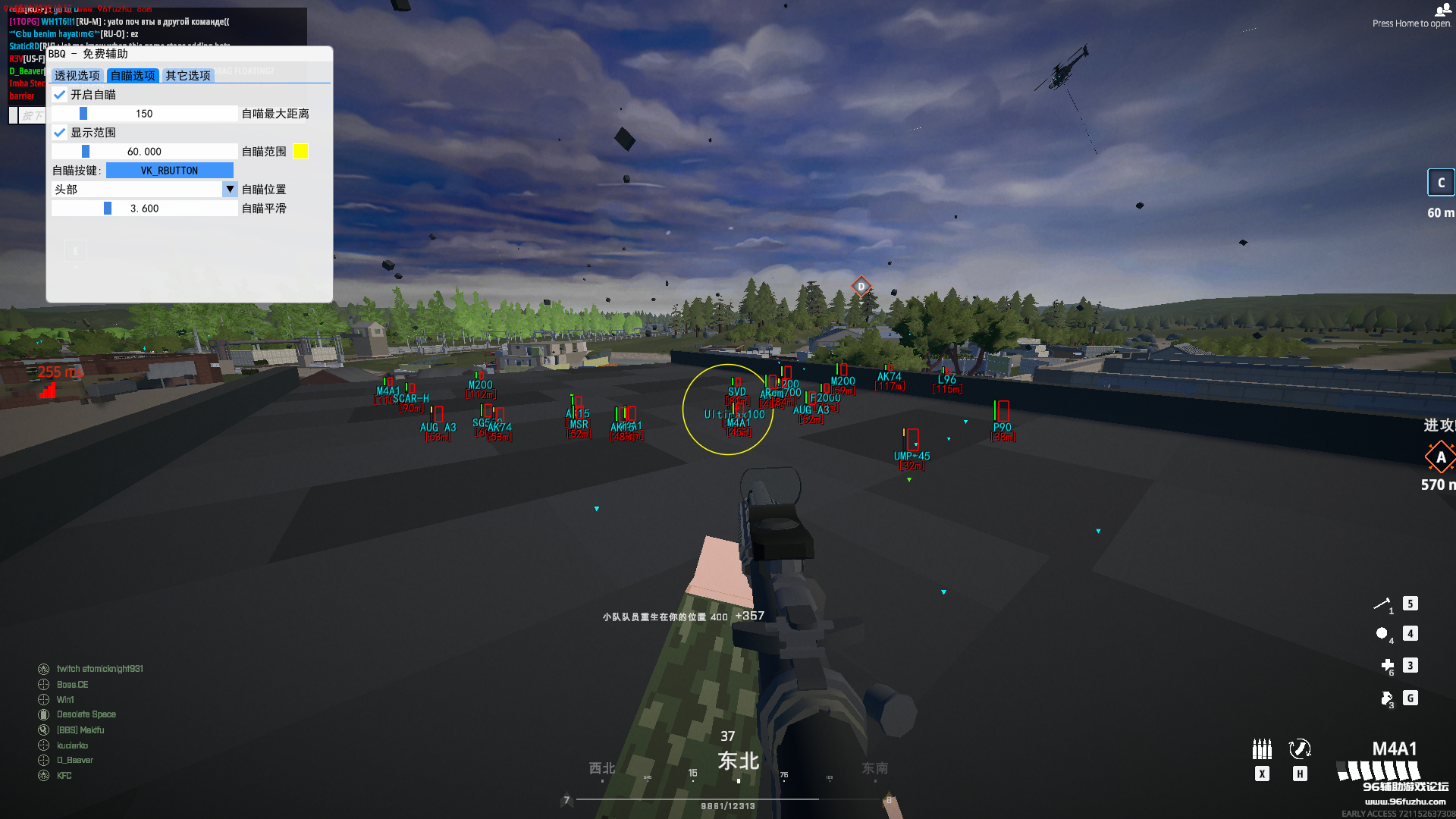
Task: Select the grenade slot icon
Action: pos(1382,634)
